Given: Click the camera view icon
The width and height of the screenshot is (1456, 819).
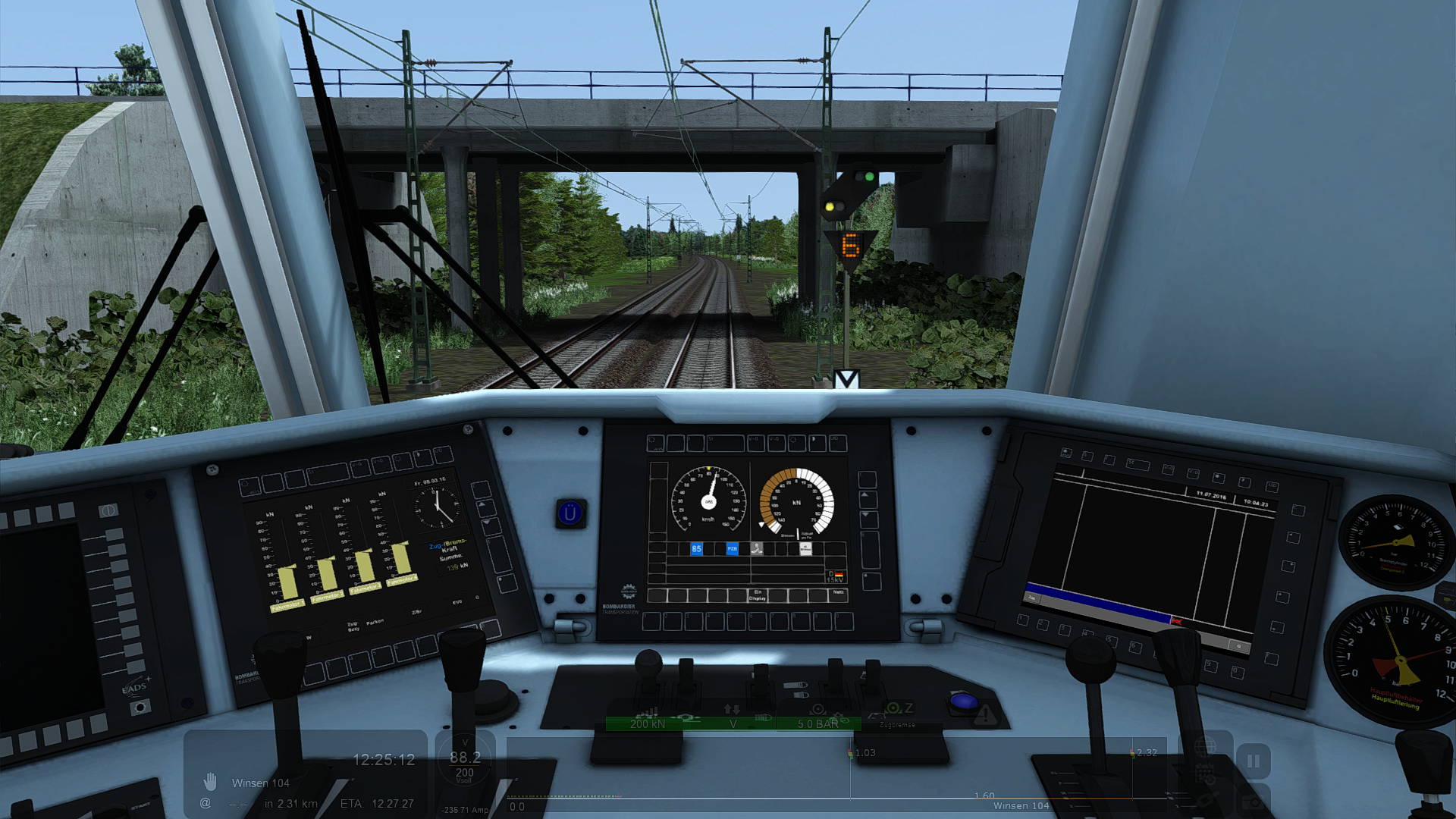Looking at the screenshot, I should pos(1254,801).
